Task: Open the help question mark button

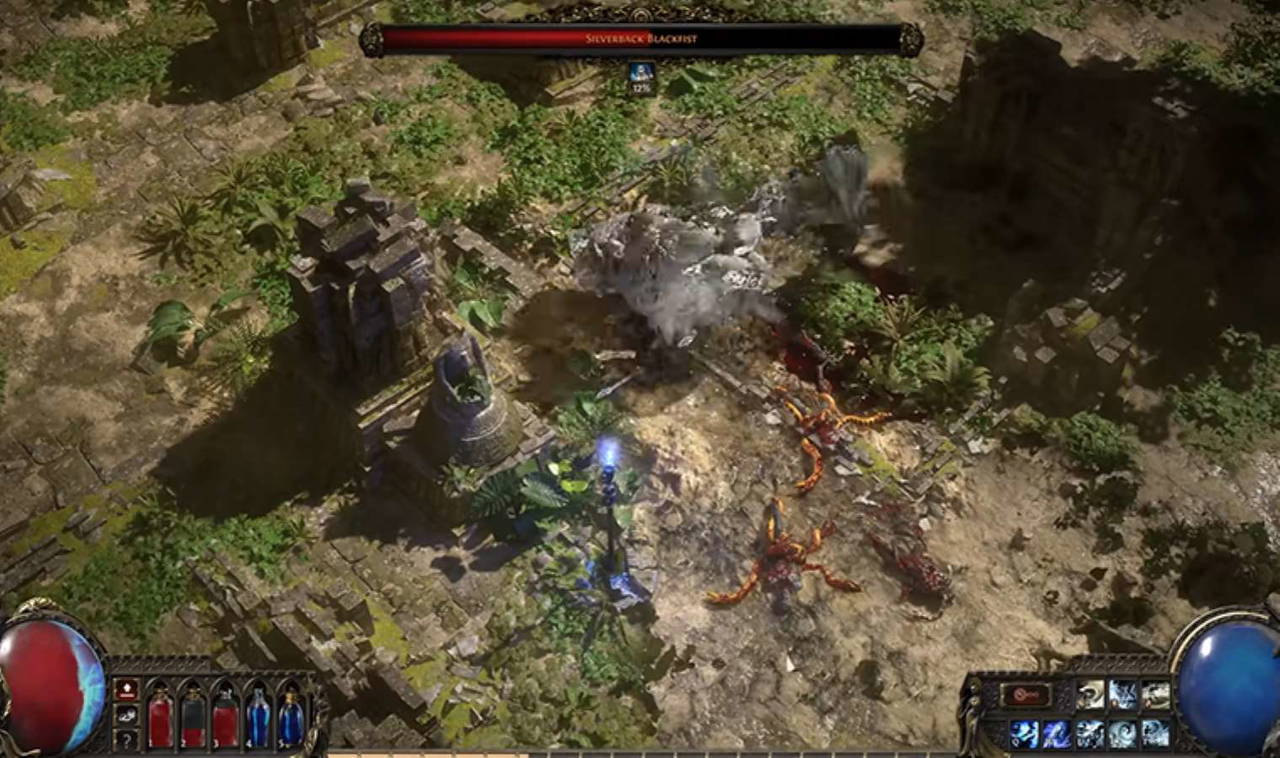Action: [127, 741]
